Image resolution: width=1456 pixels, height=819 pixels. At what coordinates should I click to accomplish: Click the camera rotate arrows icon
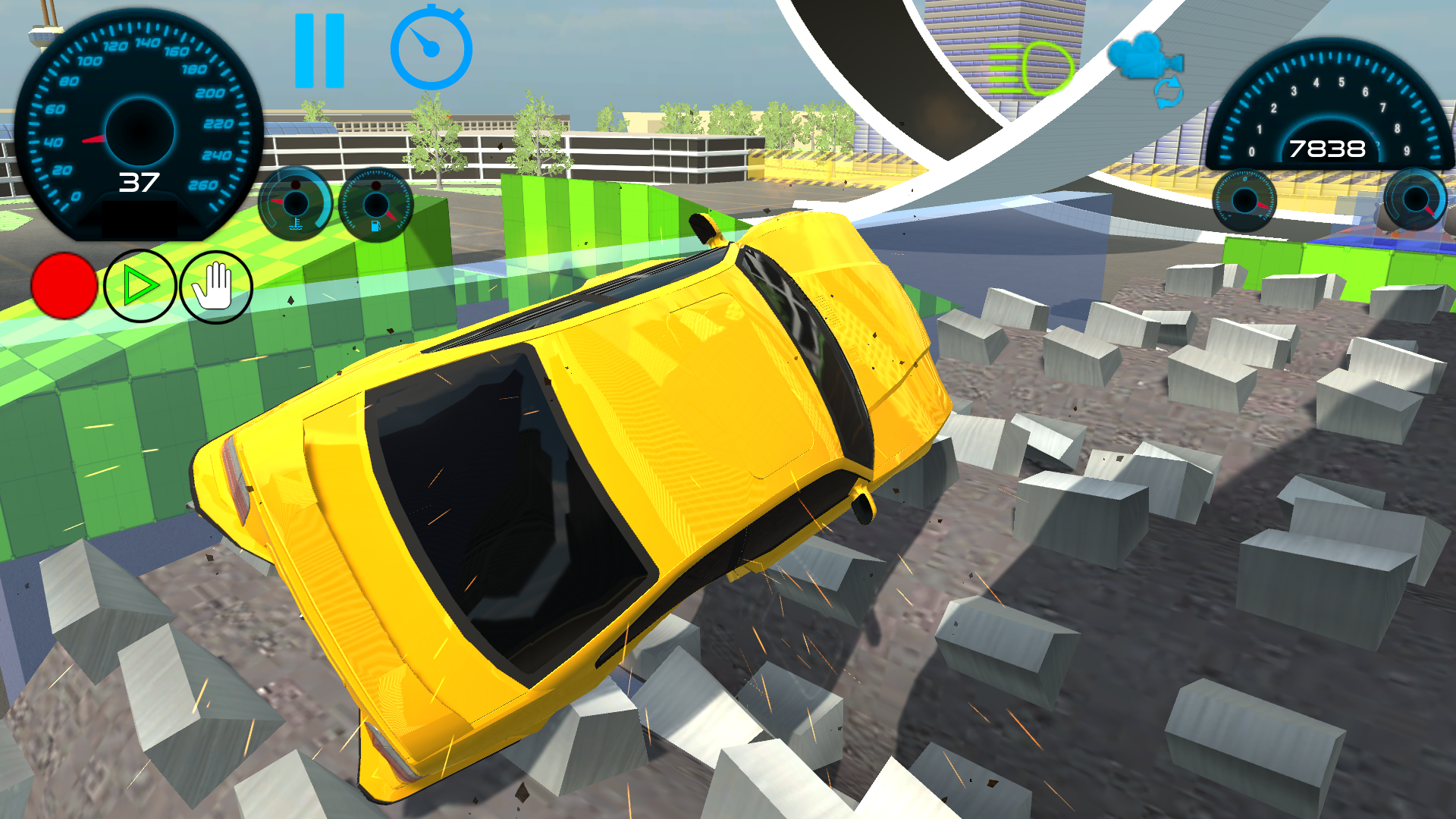tap(1168, 91)
